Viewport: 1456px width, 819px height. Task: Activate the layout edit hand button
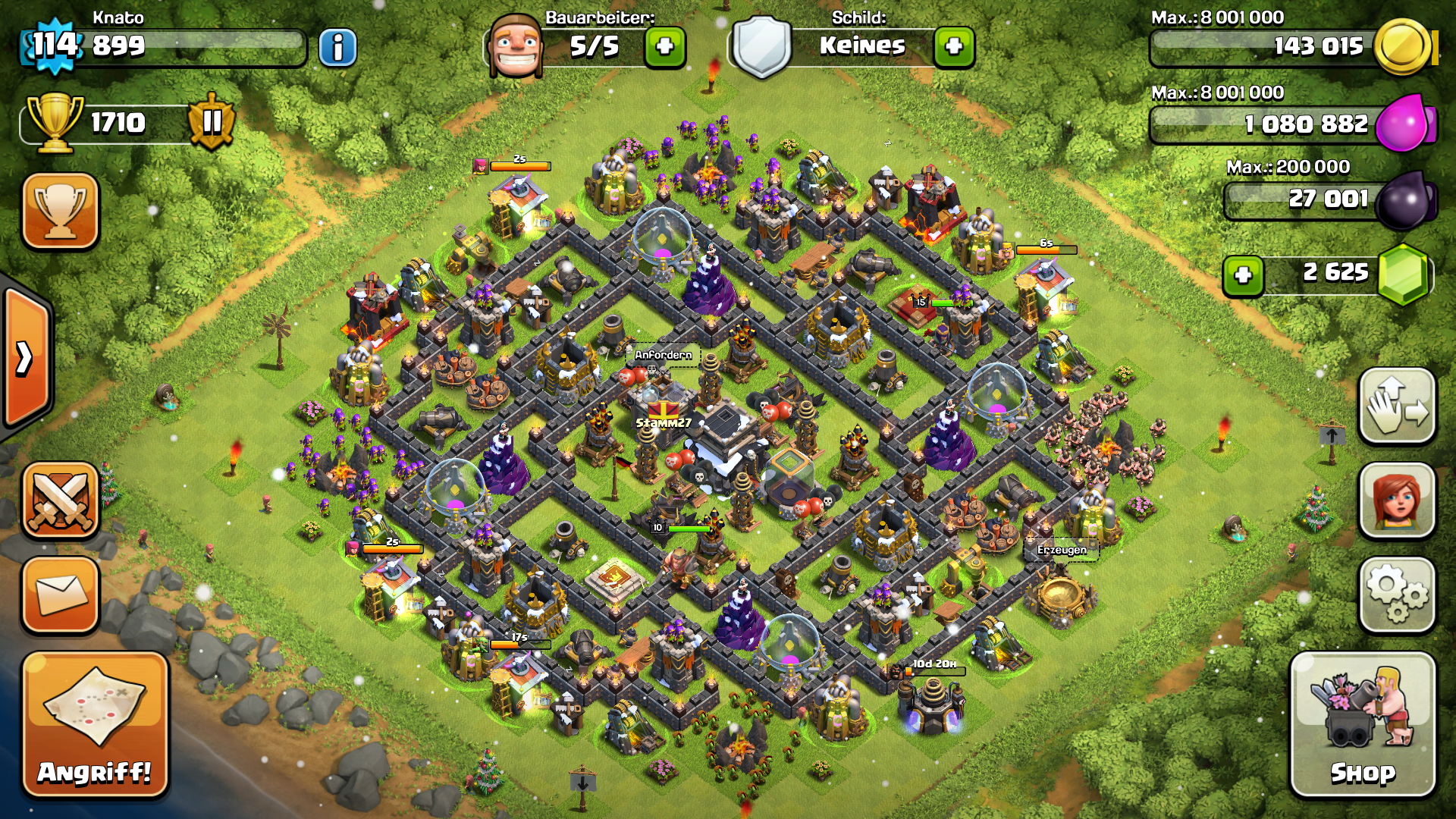pyautogui.click(x=1397, y=406)
